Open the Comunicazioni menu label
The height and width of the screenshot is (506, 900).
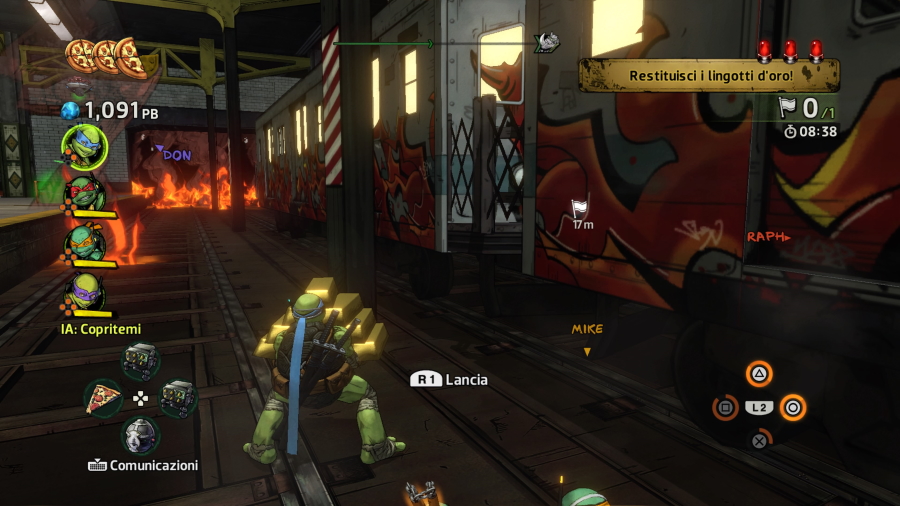tap(142, 465)
